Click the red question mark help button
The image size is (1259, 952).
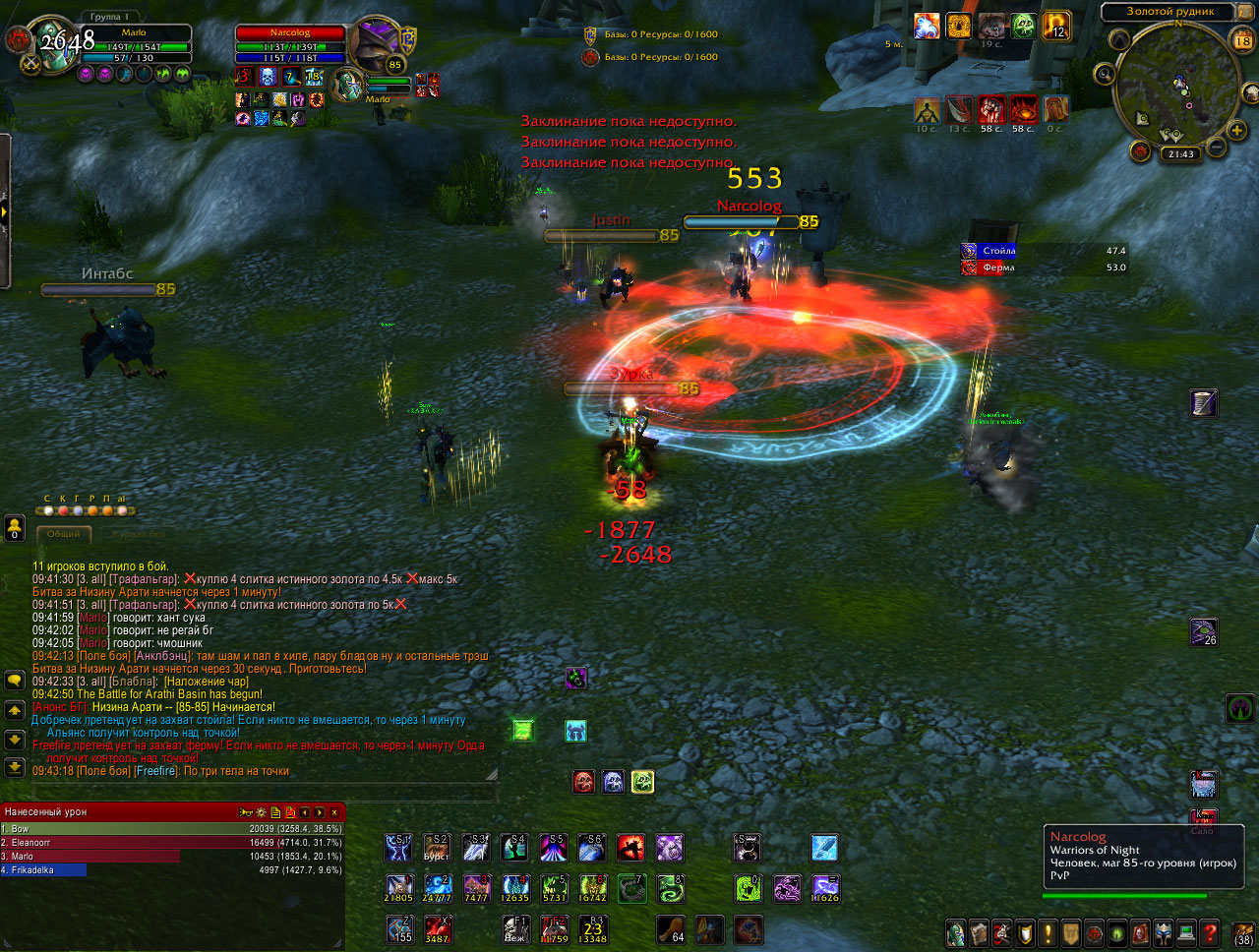click(x=1210, y=932)
